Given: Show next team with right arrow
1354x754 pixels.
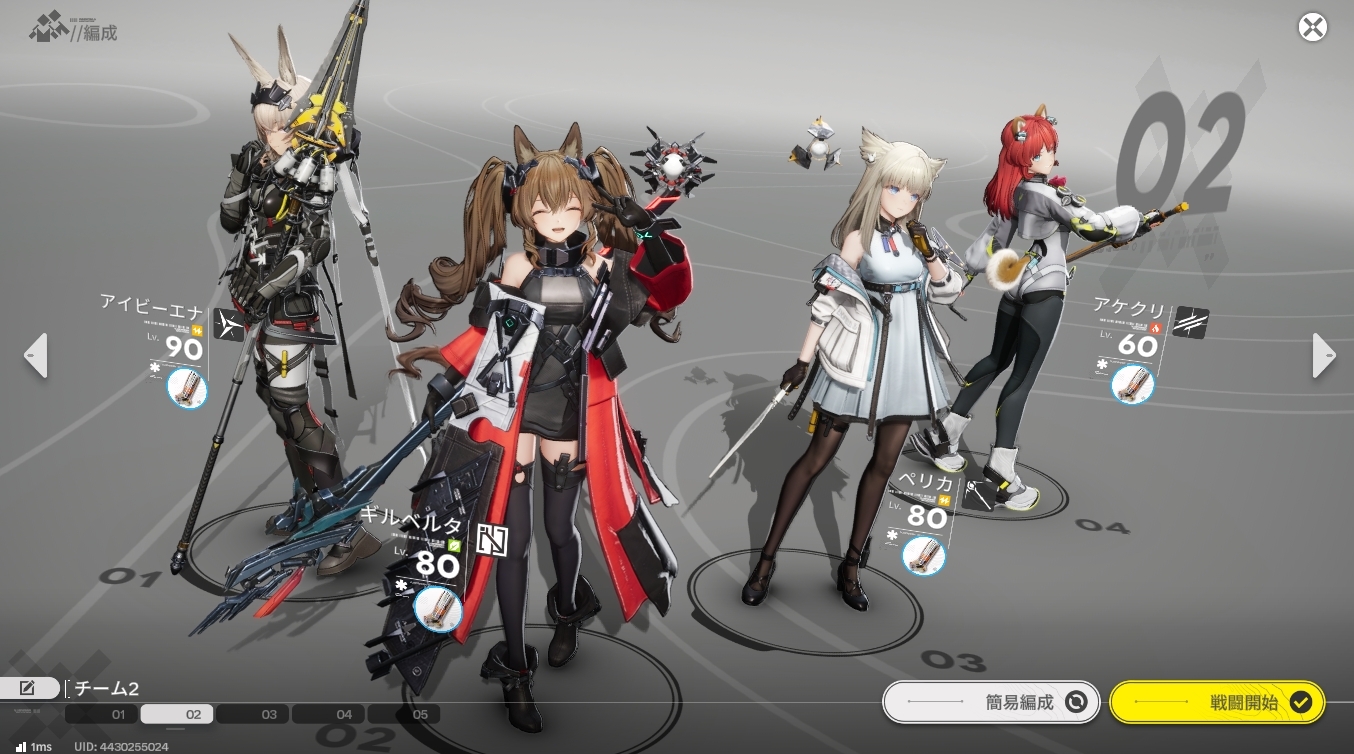Looking at the screenshot, I should 1322,355.
